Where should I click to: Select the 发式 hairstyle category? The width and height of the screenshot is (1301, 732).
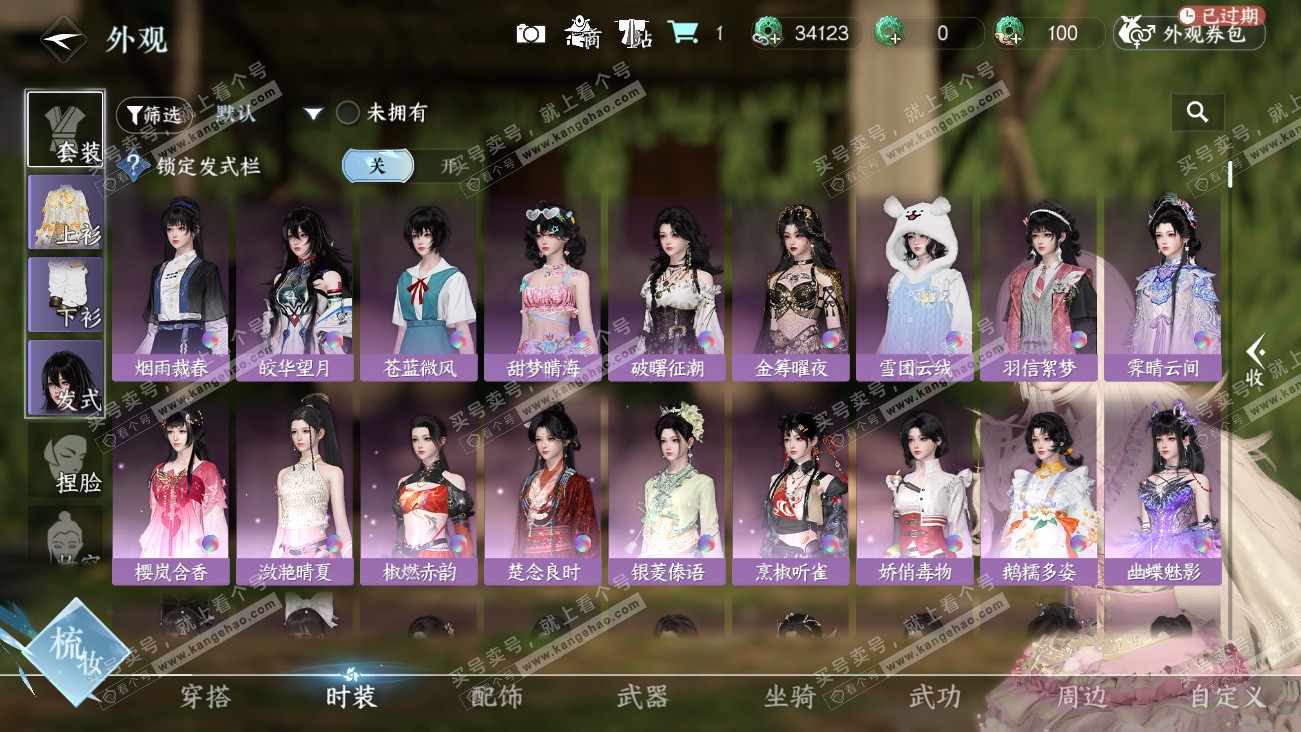[66, 377]
